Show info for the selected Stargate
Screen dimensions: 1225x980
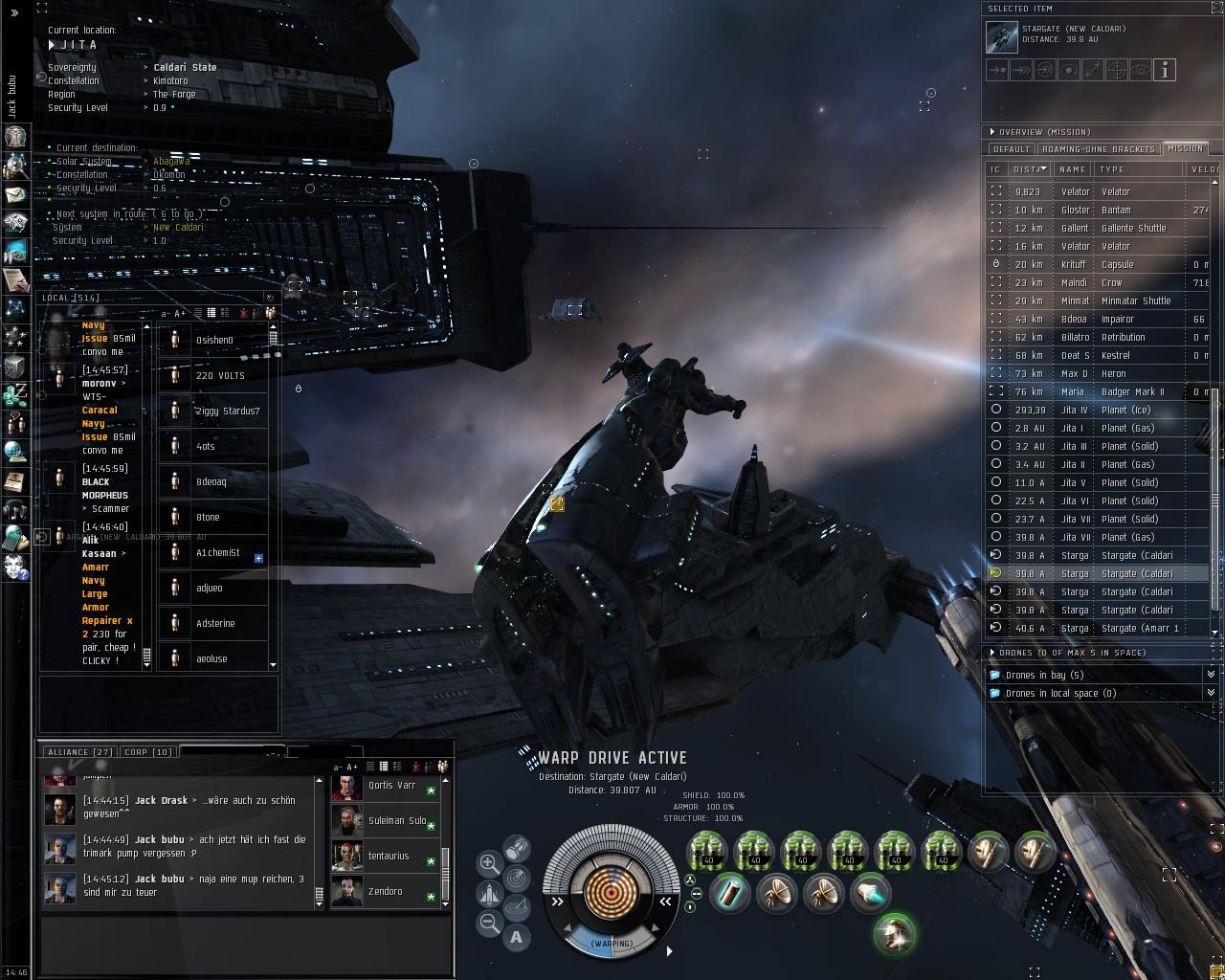coord(1164,70)
